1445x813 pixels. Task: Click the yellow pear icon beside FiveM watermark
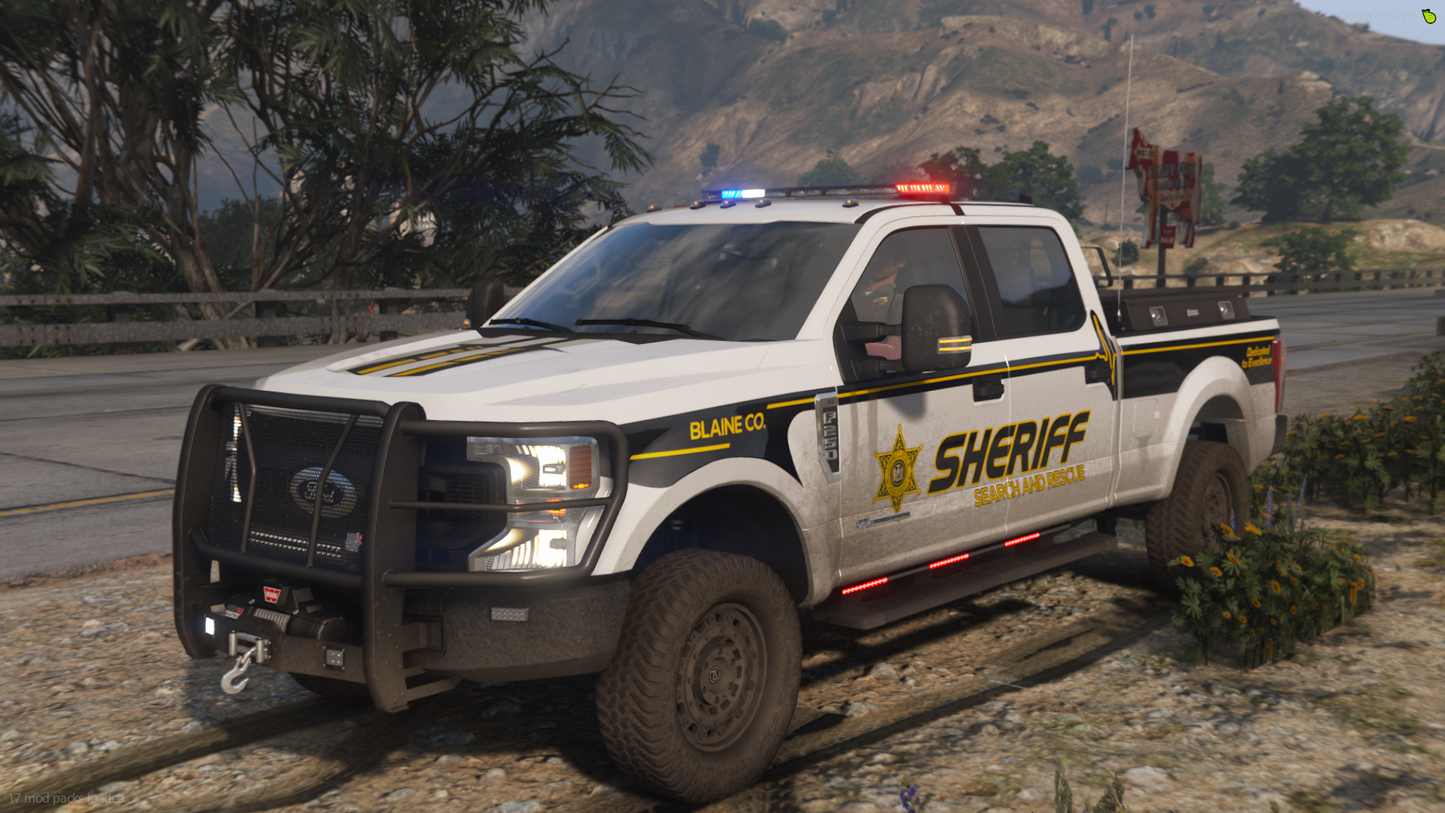[1429, 16]
